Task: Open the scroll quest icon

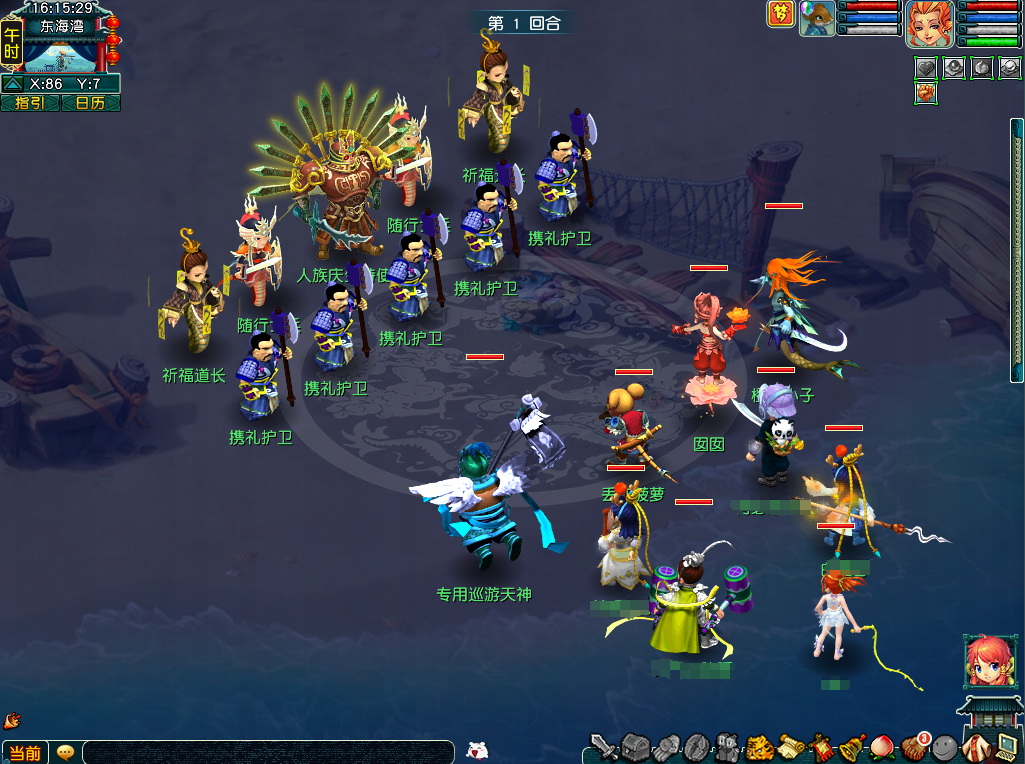Action: tap(791, 746)
